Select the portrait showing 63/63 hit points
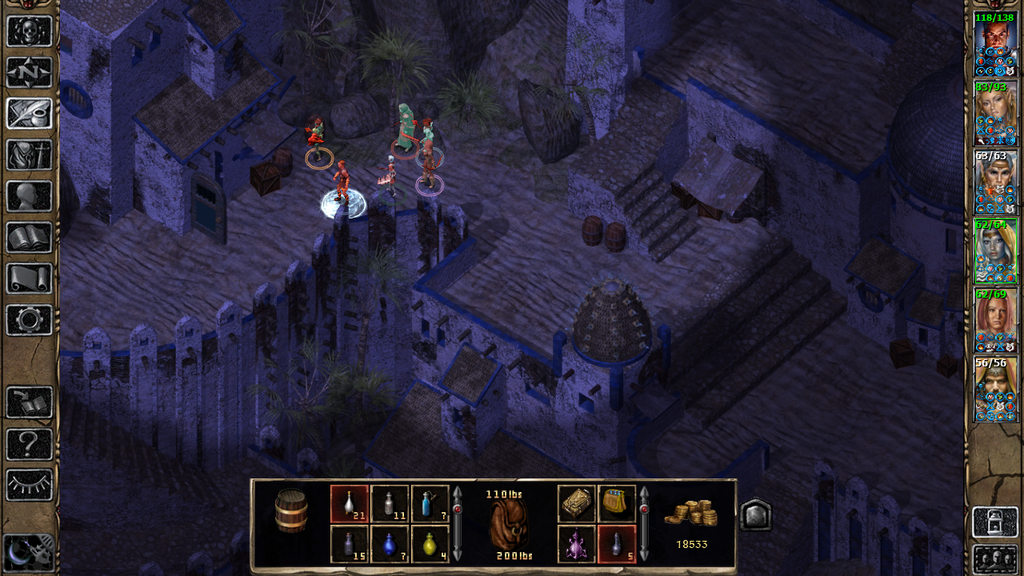Viewport: 1024px width, 576px height. point(995,182)
